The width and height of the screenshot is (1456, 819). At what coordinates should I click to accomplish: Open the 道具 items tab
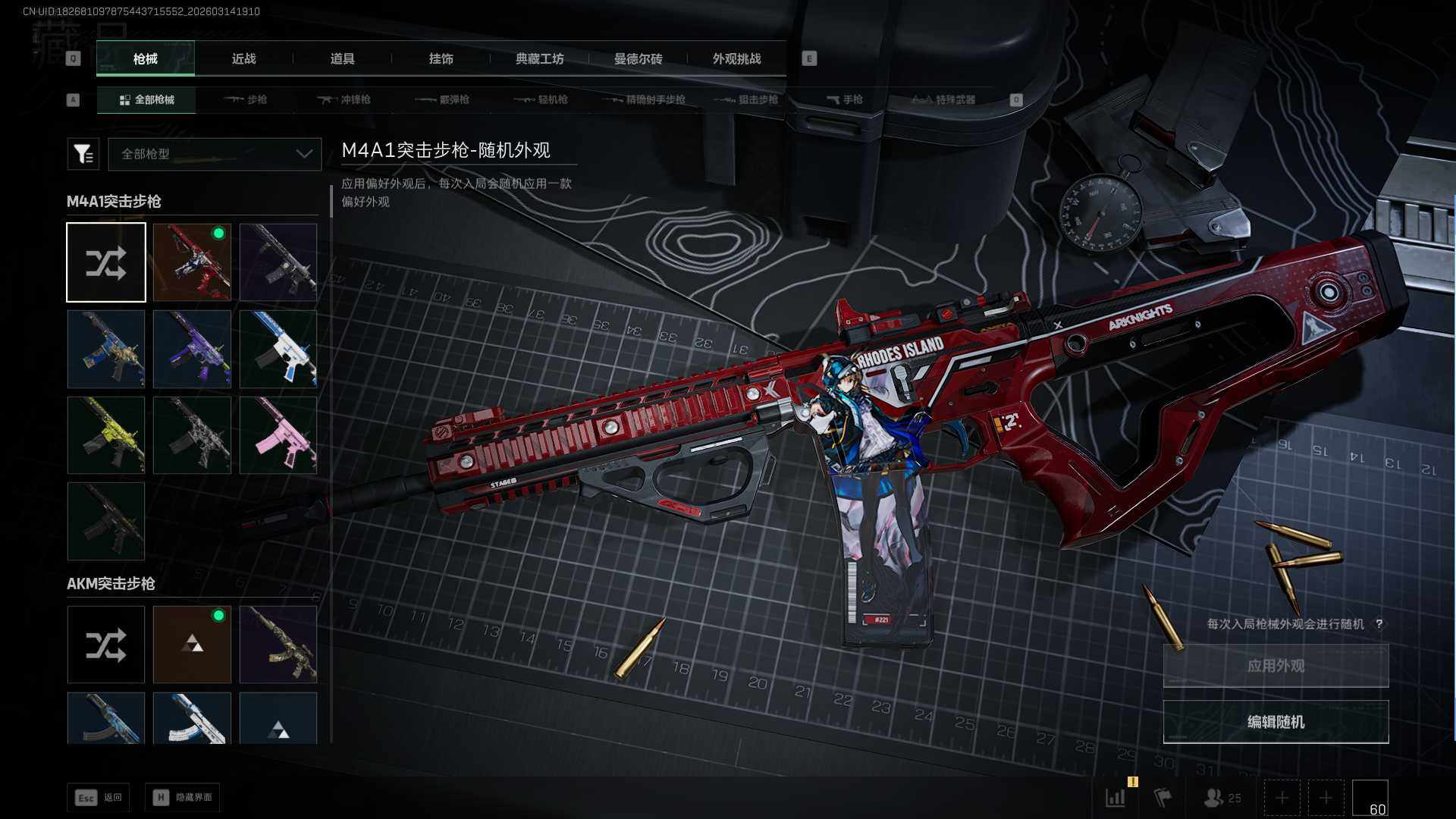(x=342, y=59)
